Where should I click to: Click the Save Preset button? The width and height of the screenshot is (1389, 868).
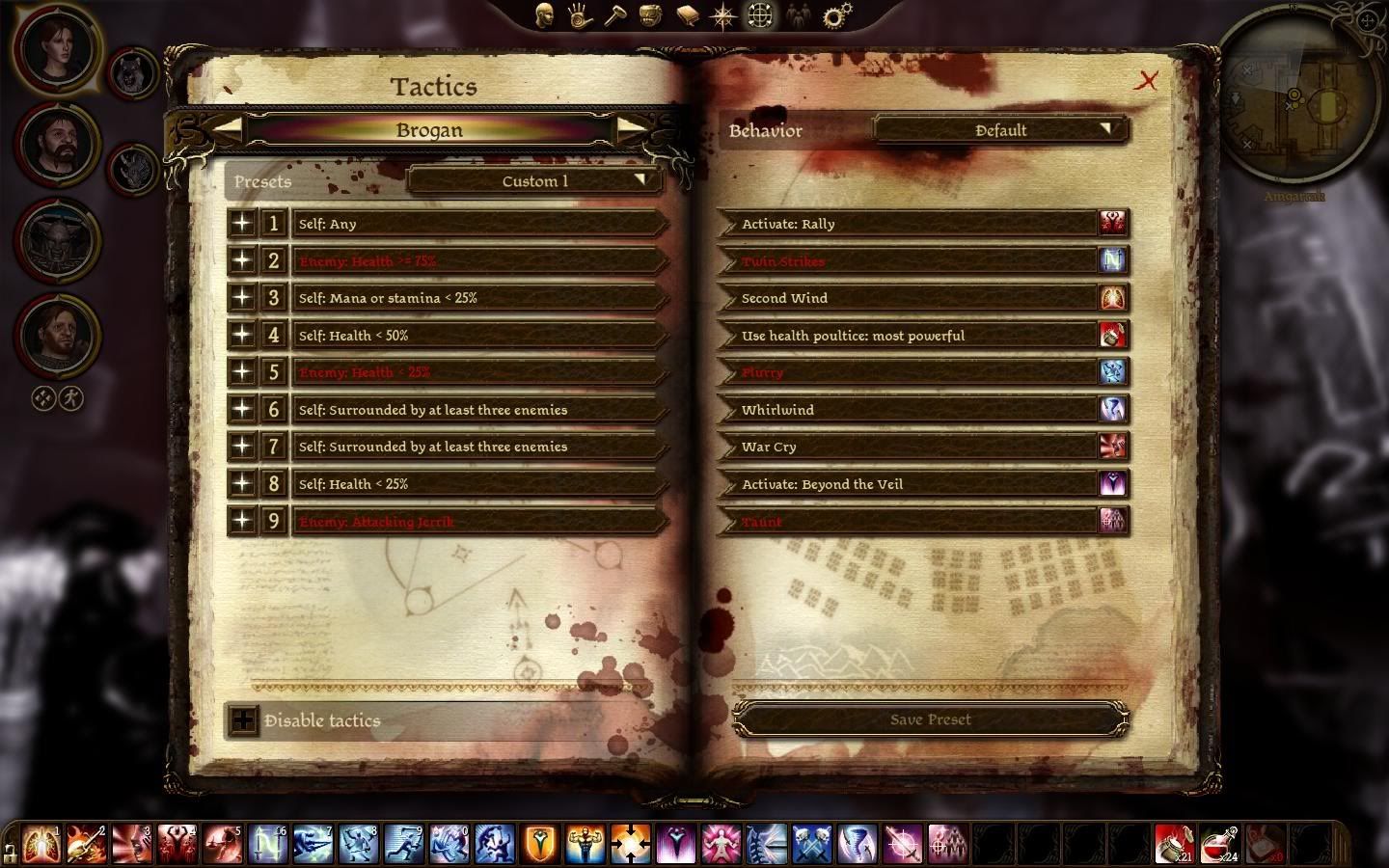click(x=930, y=719)
